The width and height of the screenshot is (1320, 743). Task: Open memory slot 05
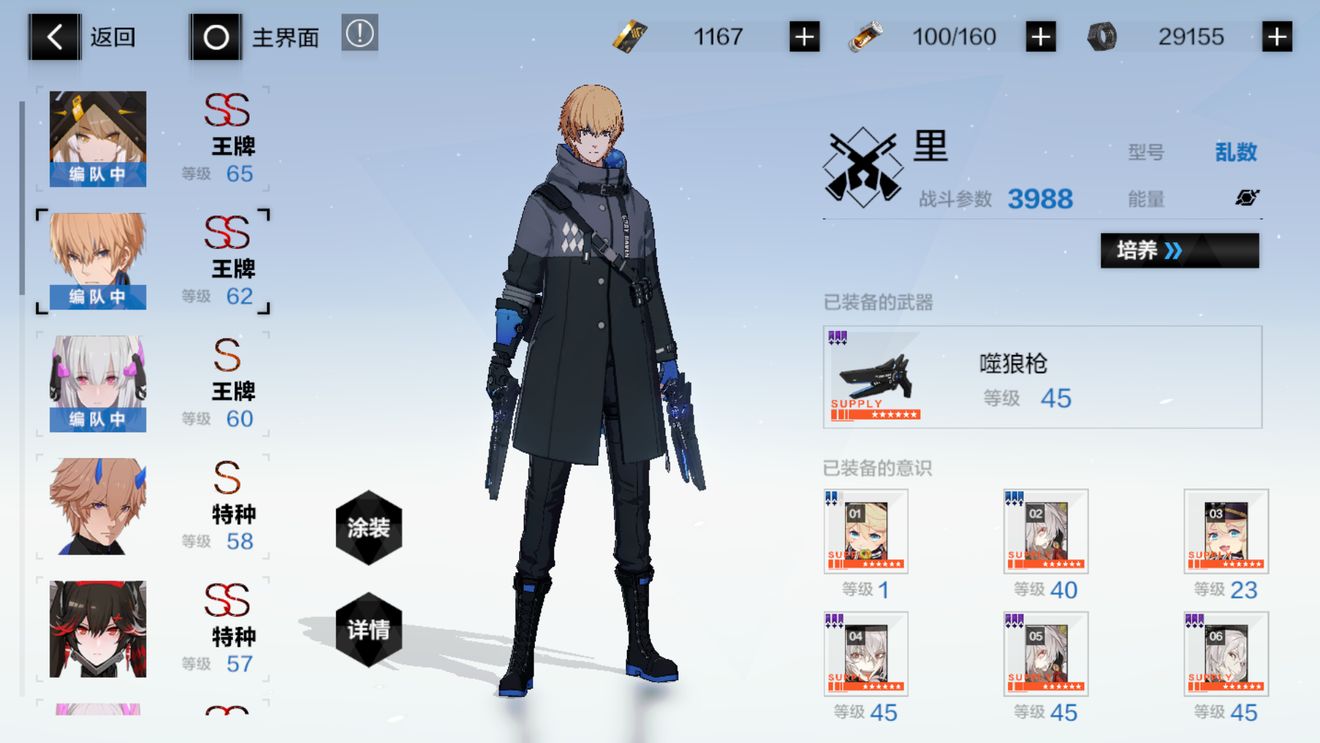[1045, 654]
